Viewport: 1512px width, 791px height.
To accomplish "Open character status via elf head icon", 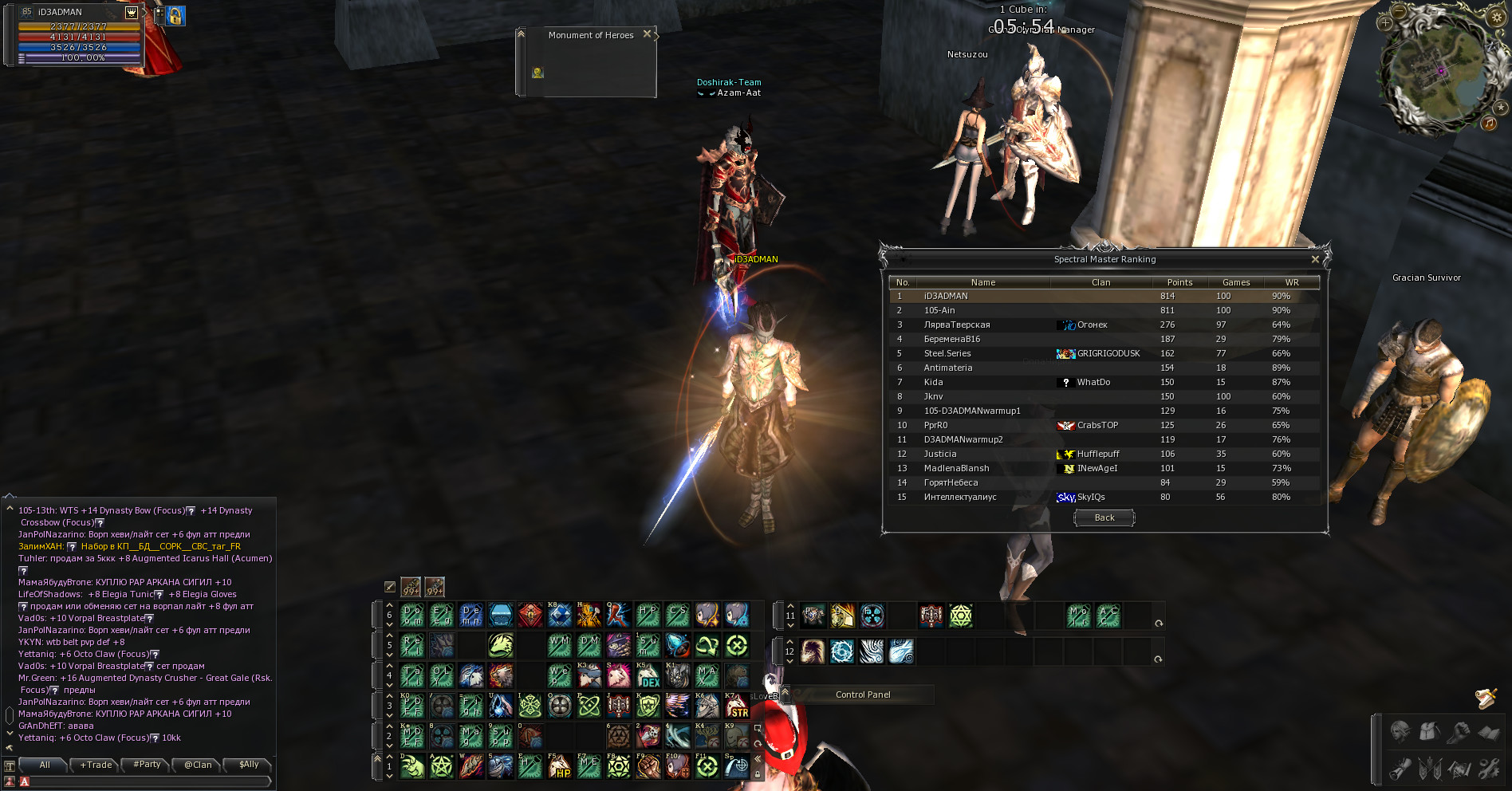I will click(1400, 730).
